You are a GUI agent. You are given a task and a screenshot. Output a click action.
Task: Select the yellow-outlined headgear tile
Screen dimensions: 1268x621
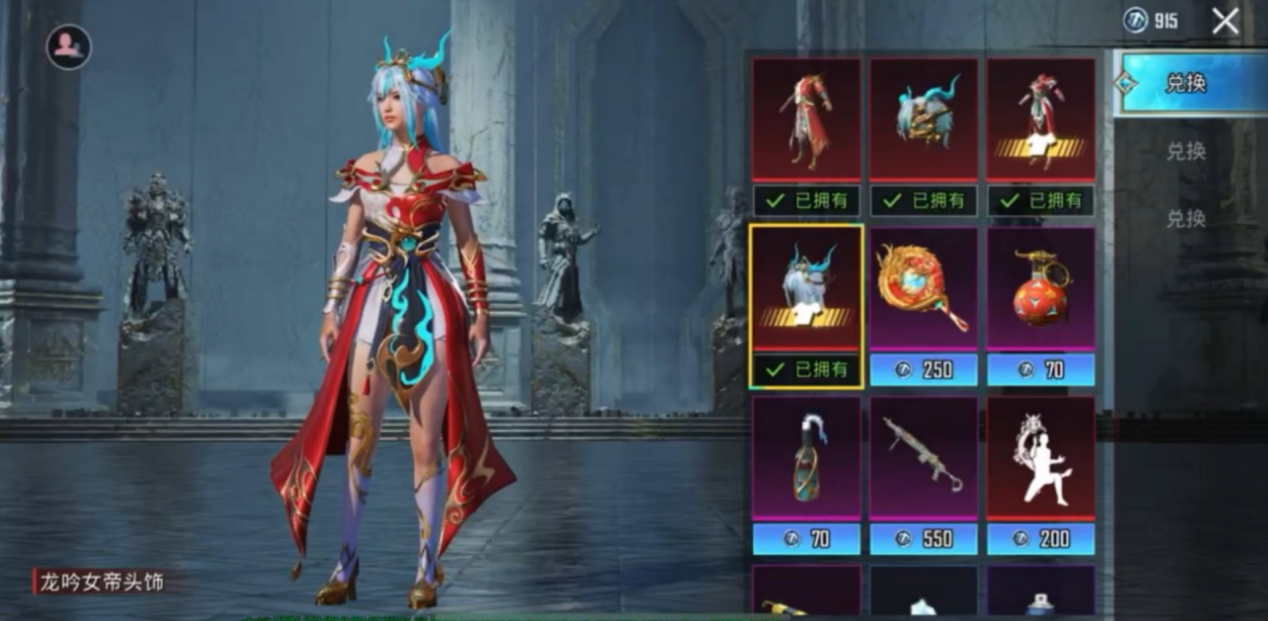click(x=806, y=290)
